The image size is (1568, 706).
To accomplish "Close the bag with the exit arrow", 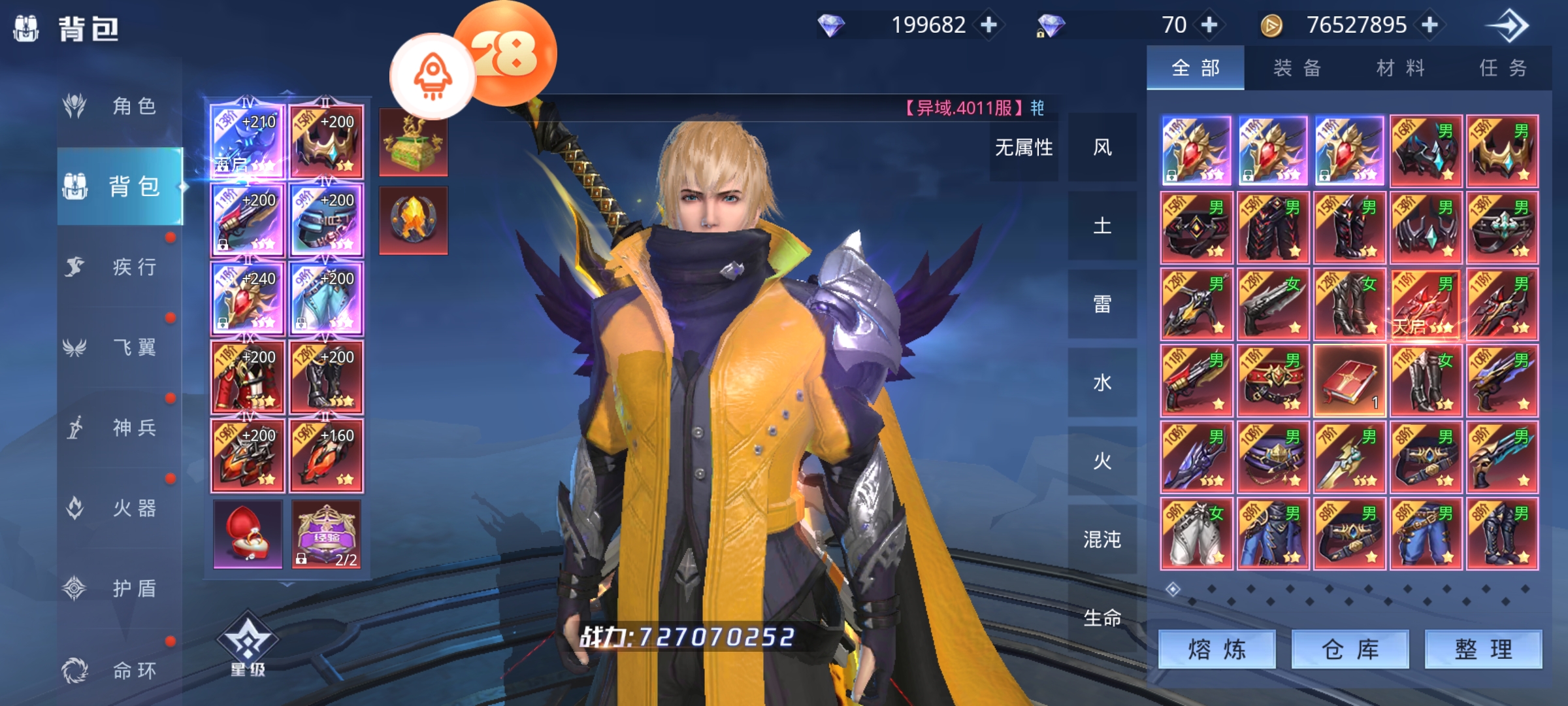I will tap(1508, 26).
